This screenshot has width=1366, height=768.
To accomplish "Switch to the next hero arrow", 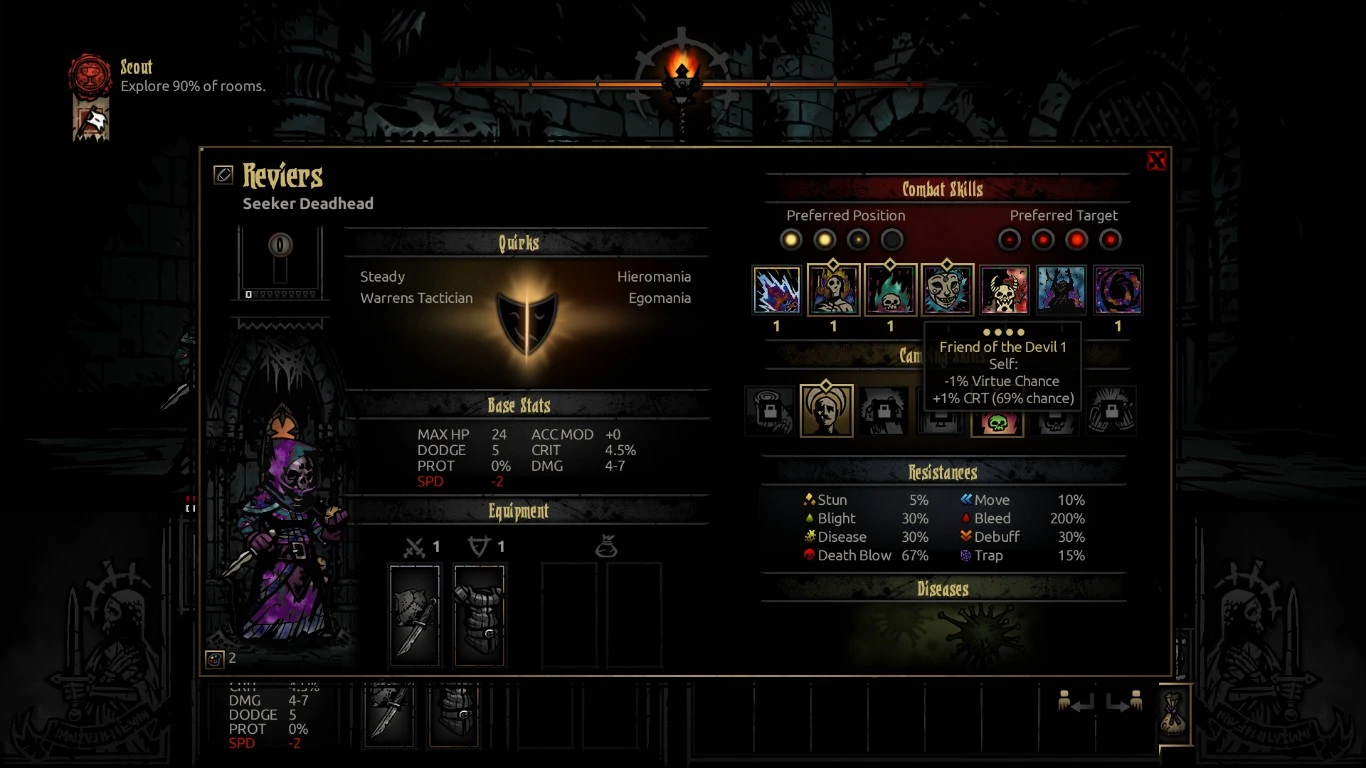I will click(x=1124, y=703).
